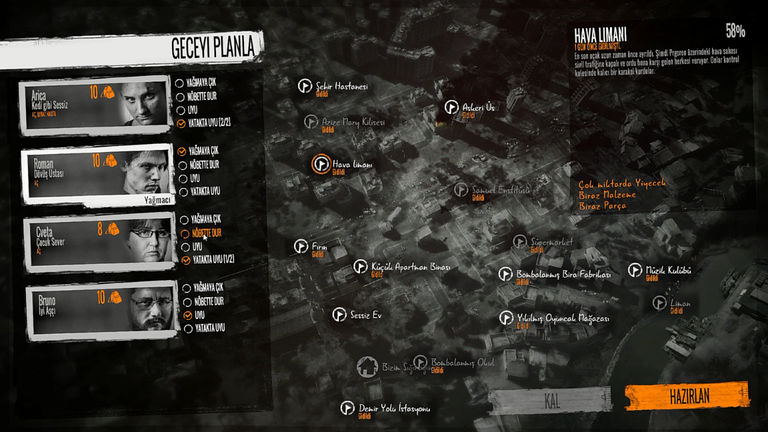
Task: Set Arica to Yağmaya Çık
Action: pyautogui.click(x=180, y=83)
